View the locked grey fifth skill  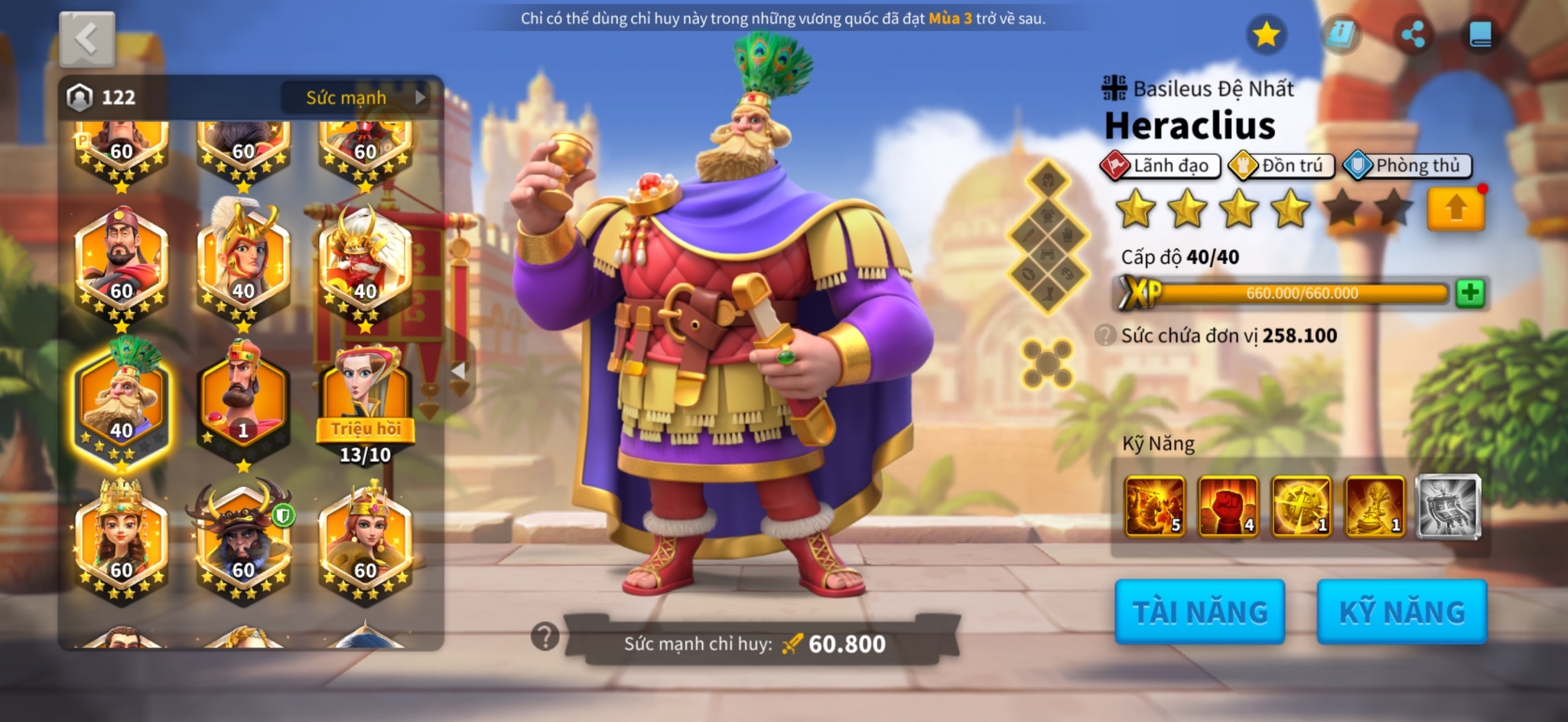point(1448,507)
